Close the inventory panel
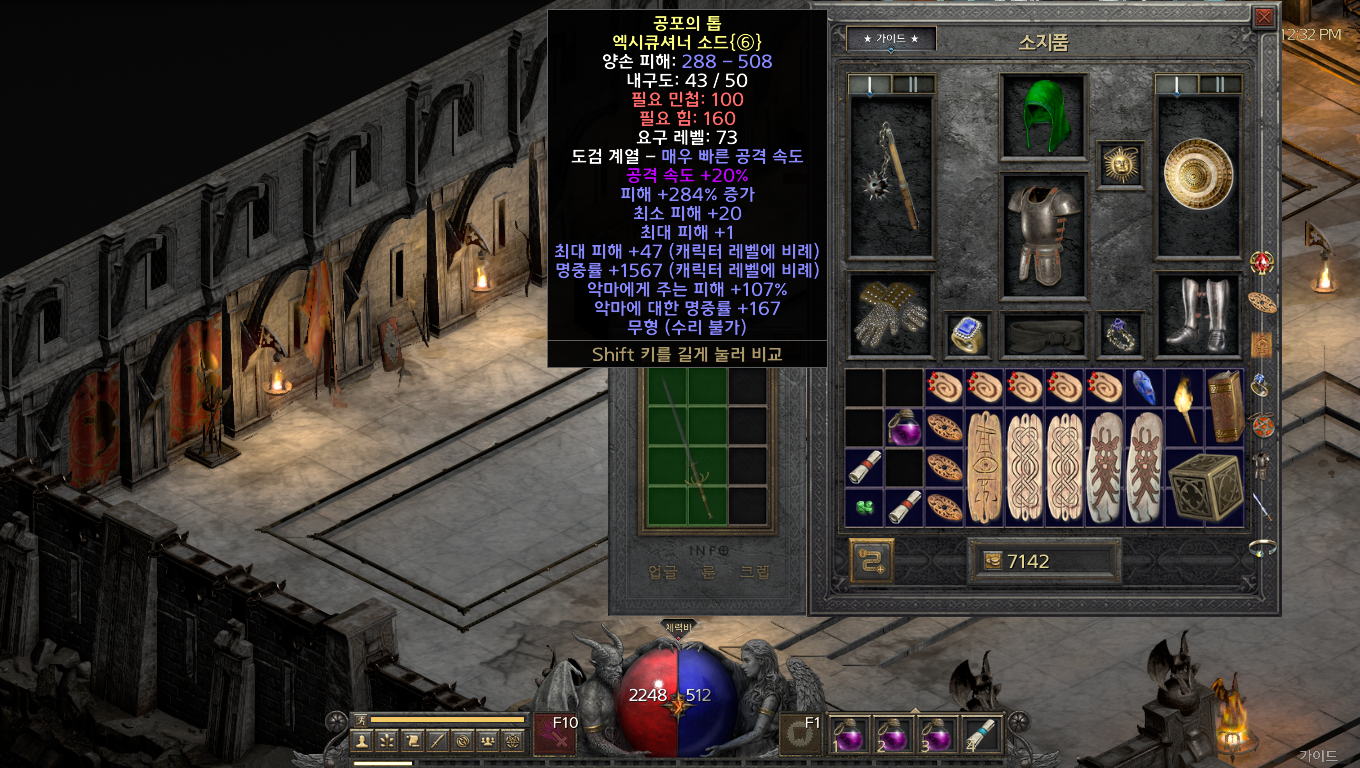This screenshot has width=1360, height=768. [1264, 17]
